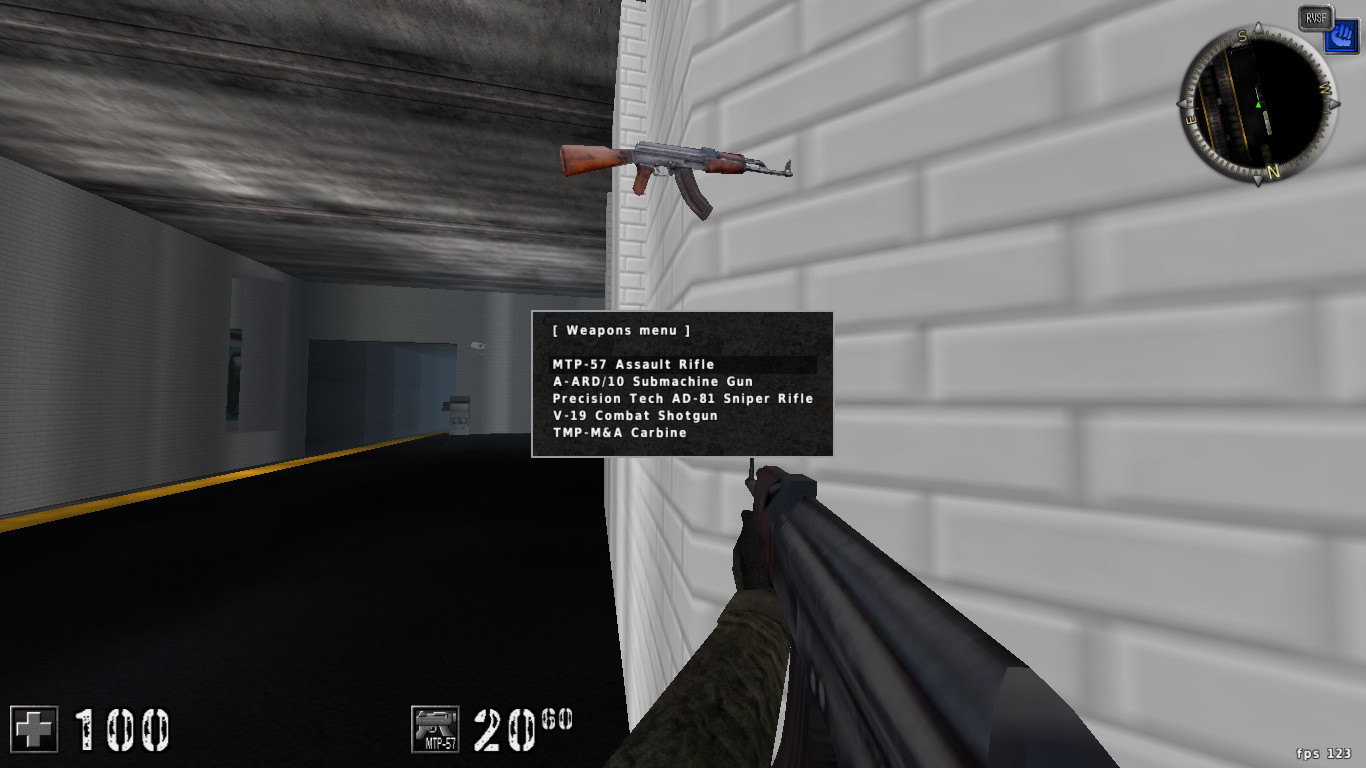The width and height of the screenshot is (1366, 768).
Task: Choose Precision Tech AD-81 Sniper Rifle
Action: pos(683,398)
